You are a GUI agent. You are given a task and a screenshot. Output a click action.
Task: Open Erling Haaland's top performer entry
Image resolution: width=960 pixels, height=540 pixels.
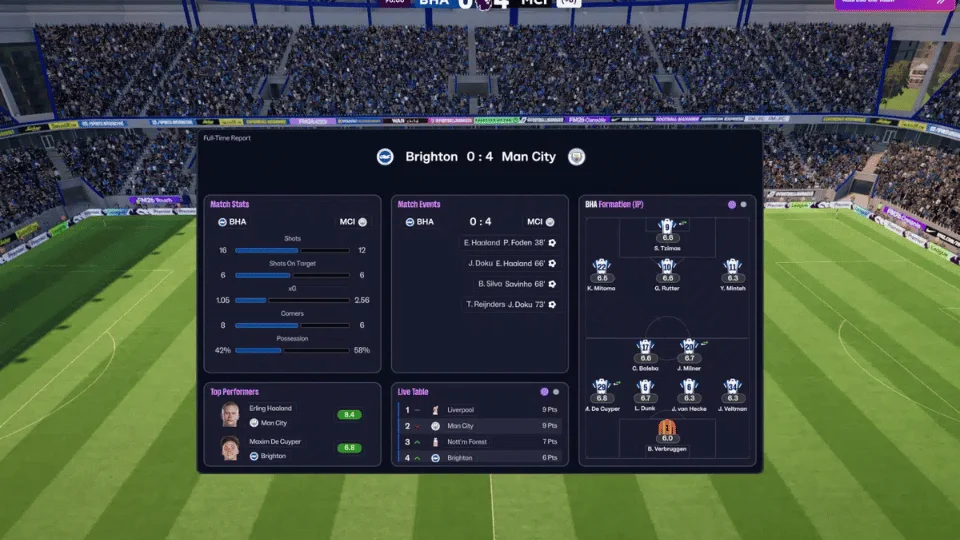[290, 414]
